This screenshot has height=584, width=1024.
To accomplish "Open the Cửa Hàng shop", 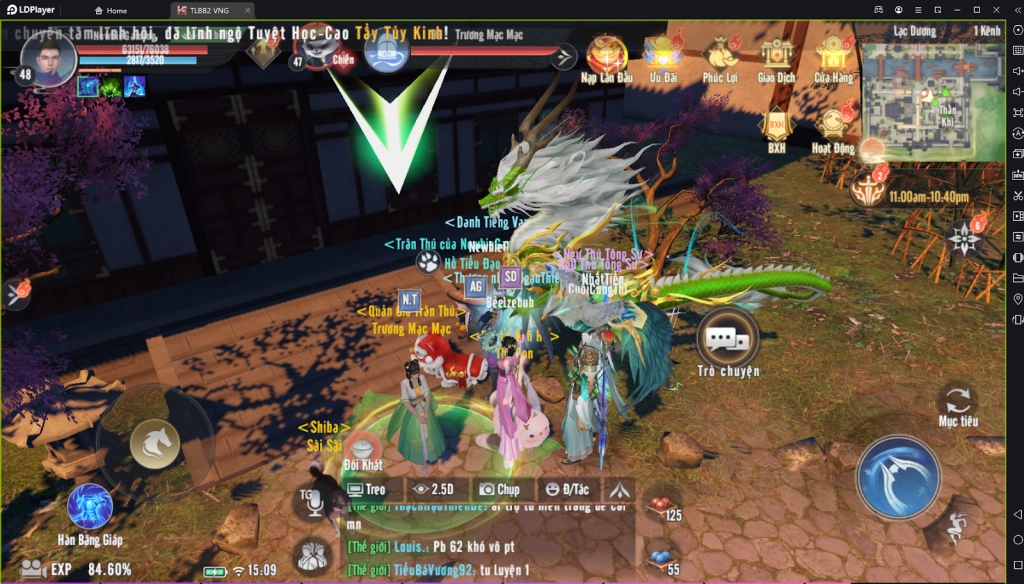I will [x=833, y=56].
